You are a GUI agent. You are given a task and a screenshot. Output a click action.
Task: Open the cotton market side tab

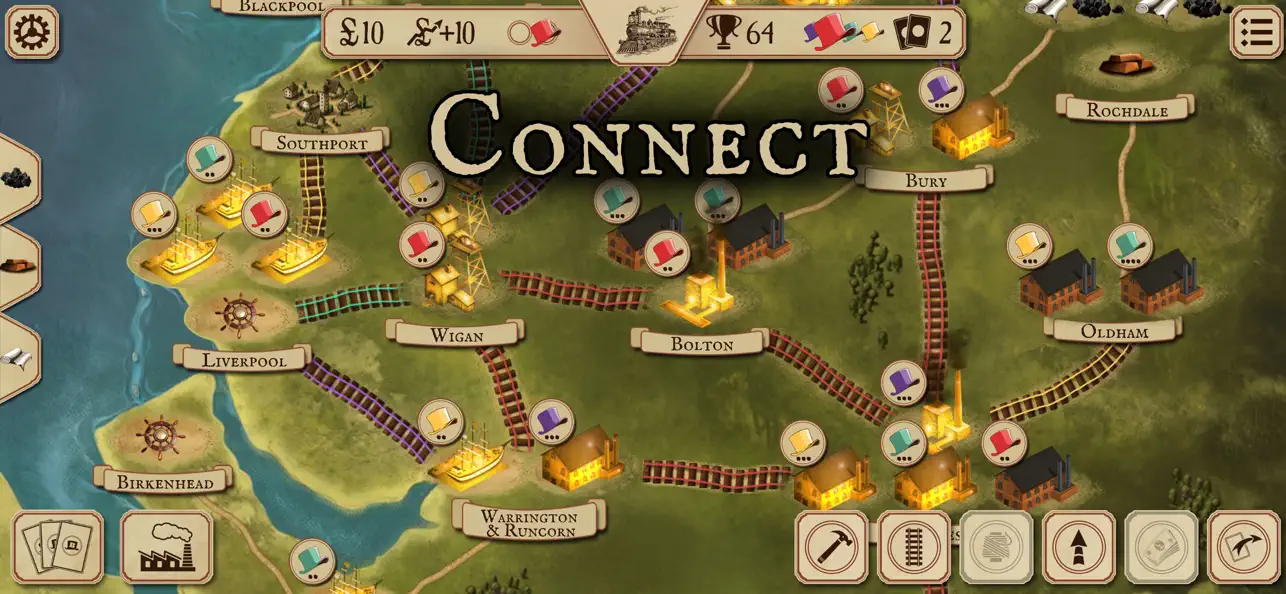tap(16, 358)
